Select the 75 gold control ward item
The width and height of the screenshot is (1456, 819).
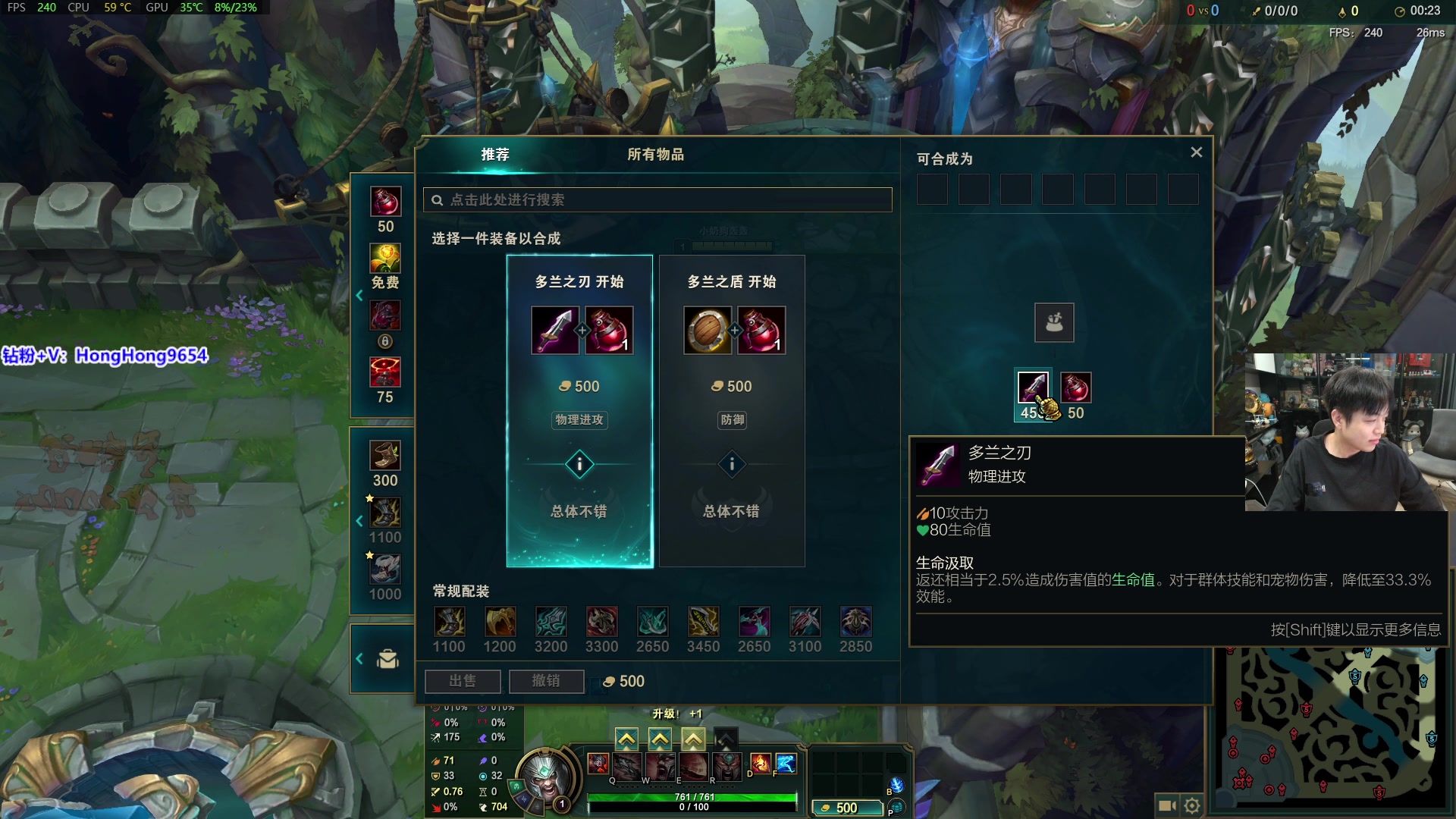point(385,372)
